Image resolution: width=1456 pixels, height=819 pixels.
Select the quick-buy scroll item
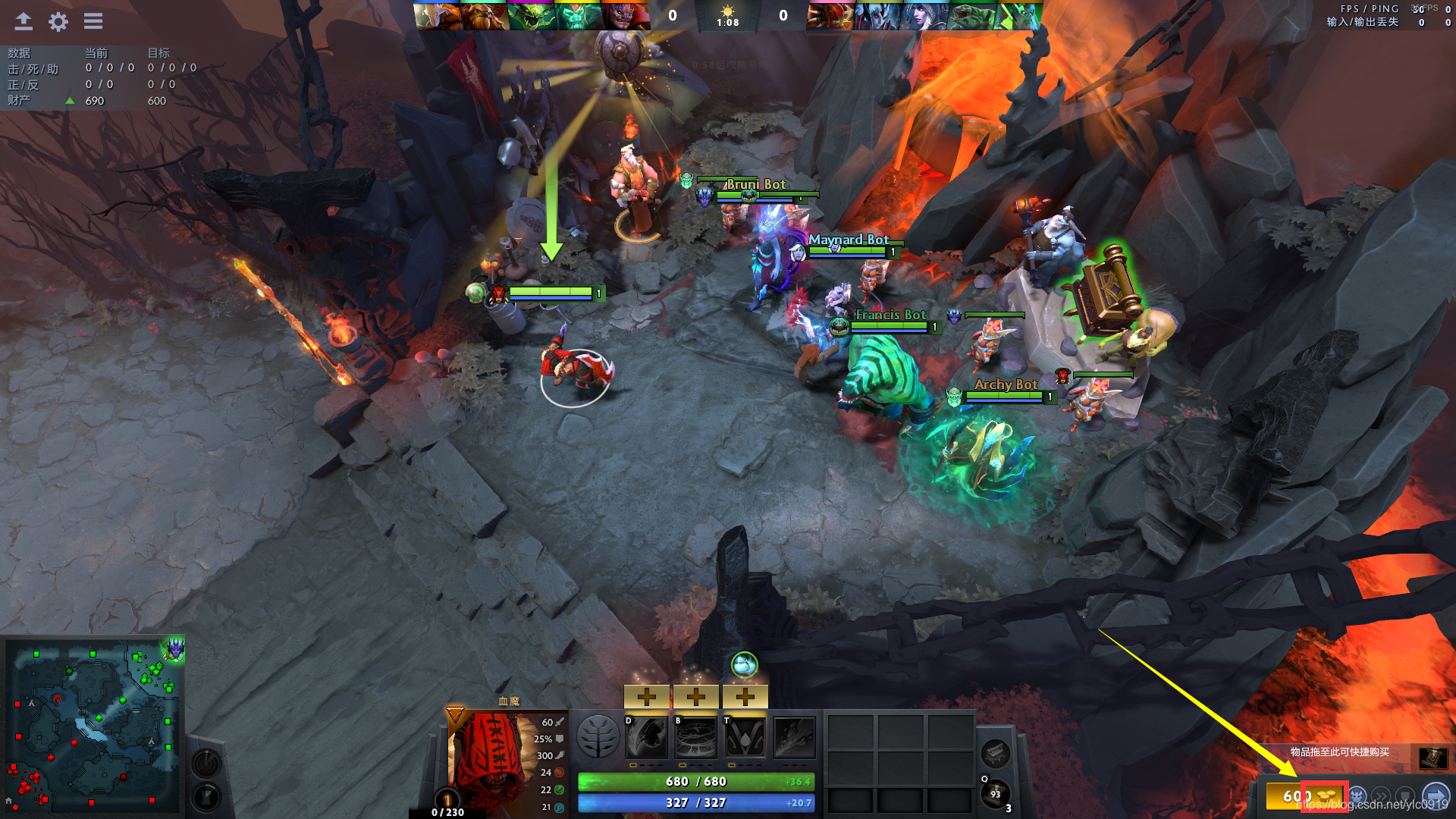[1433, 758]
